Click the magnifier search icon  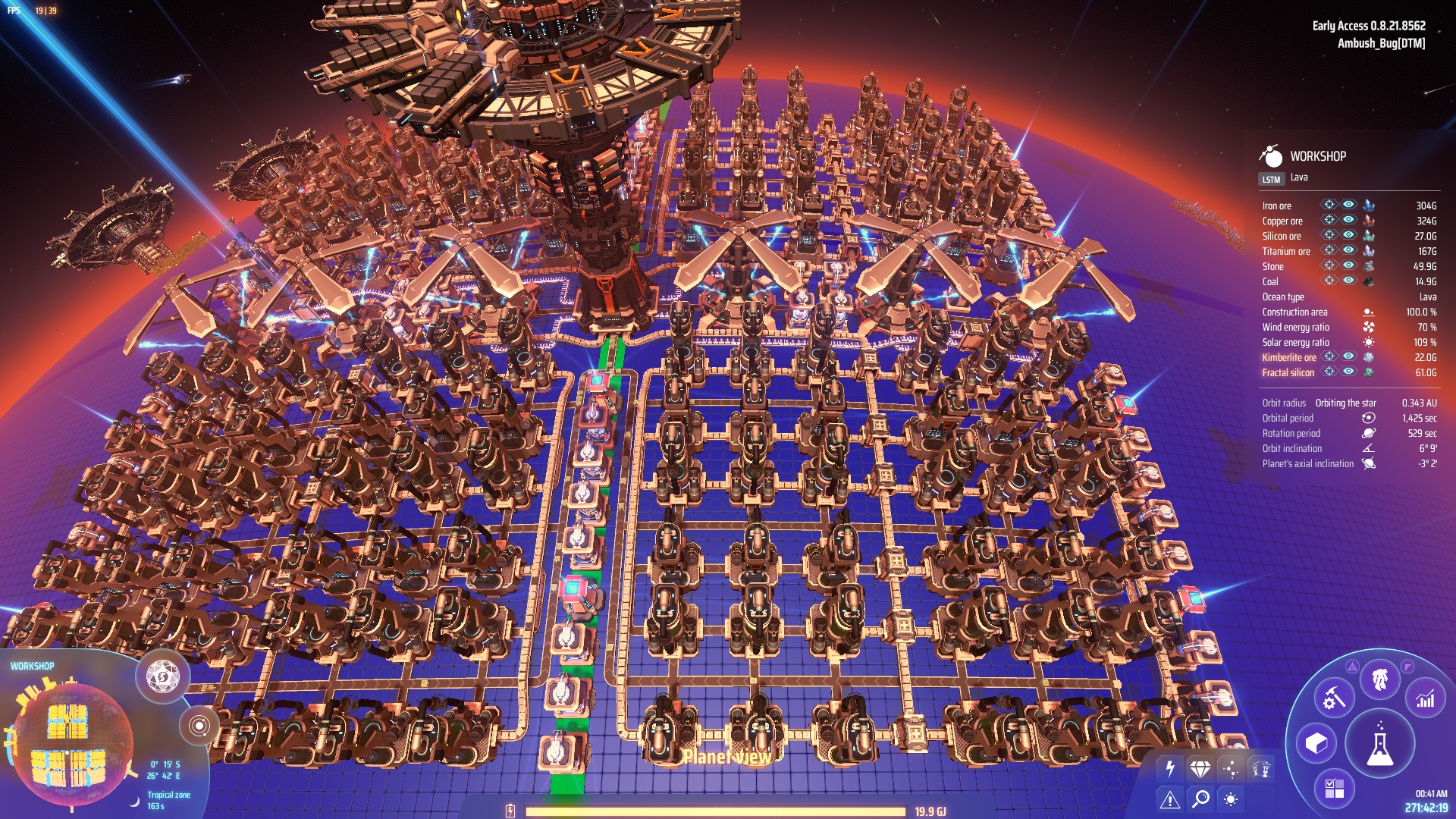pos(1200,799)
